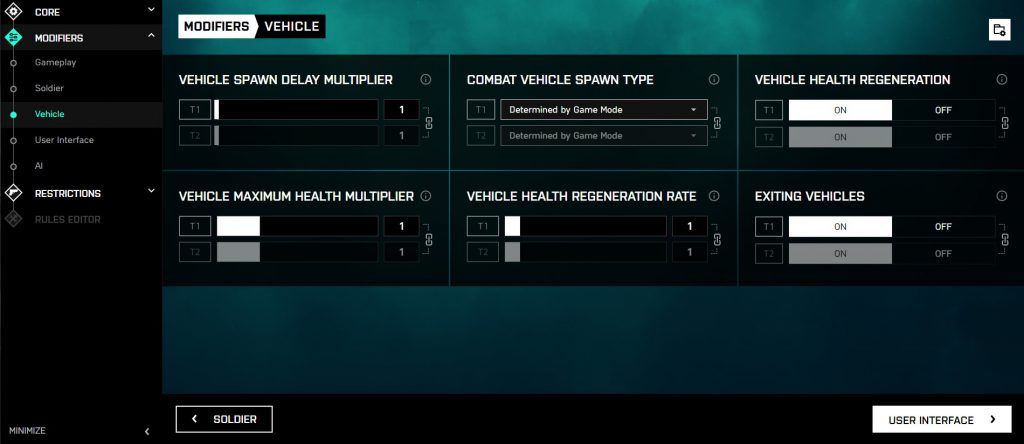Adjust T1 Vehicle Maximum Health Multiplier slider
1024x444 pixels.
296,227
